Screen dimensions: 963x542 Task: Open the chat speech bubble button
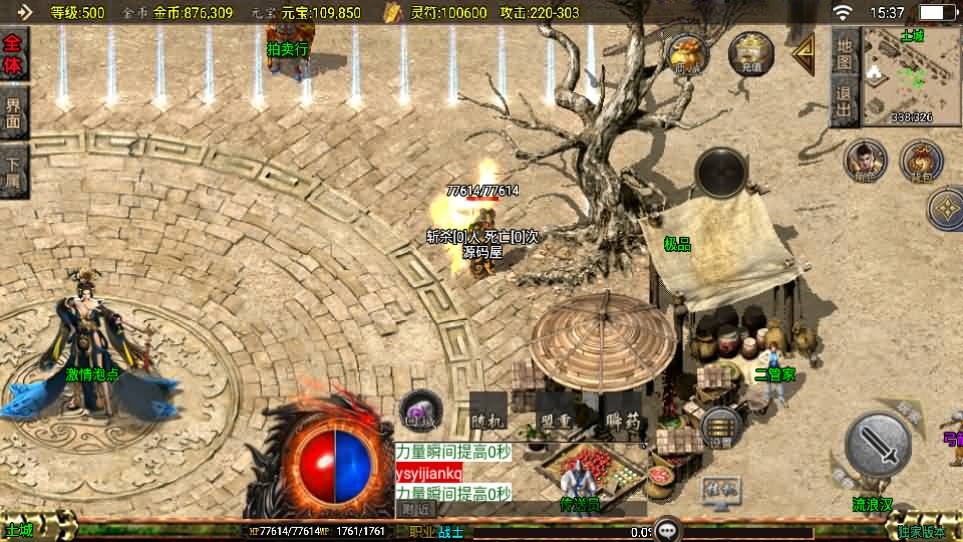[x=667, y=530]
